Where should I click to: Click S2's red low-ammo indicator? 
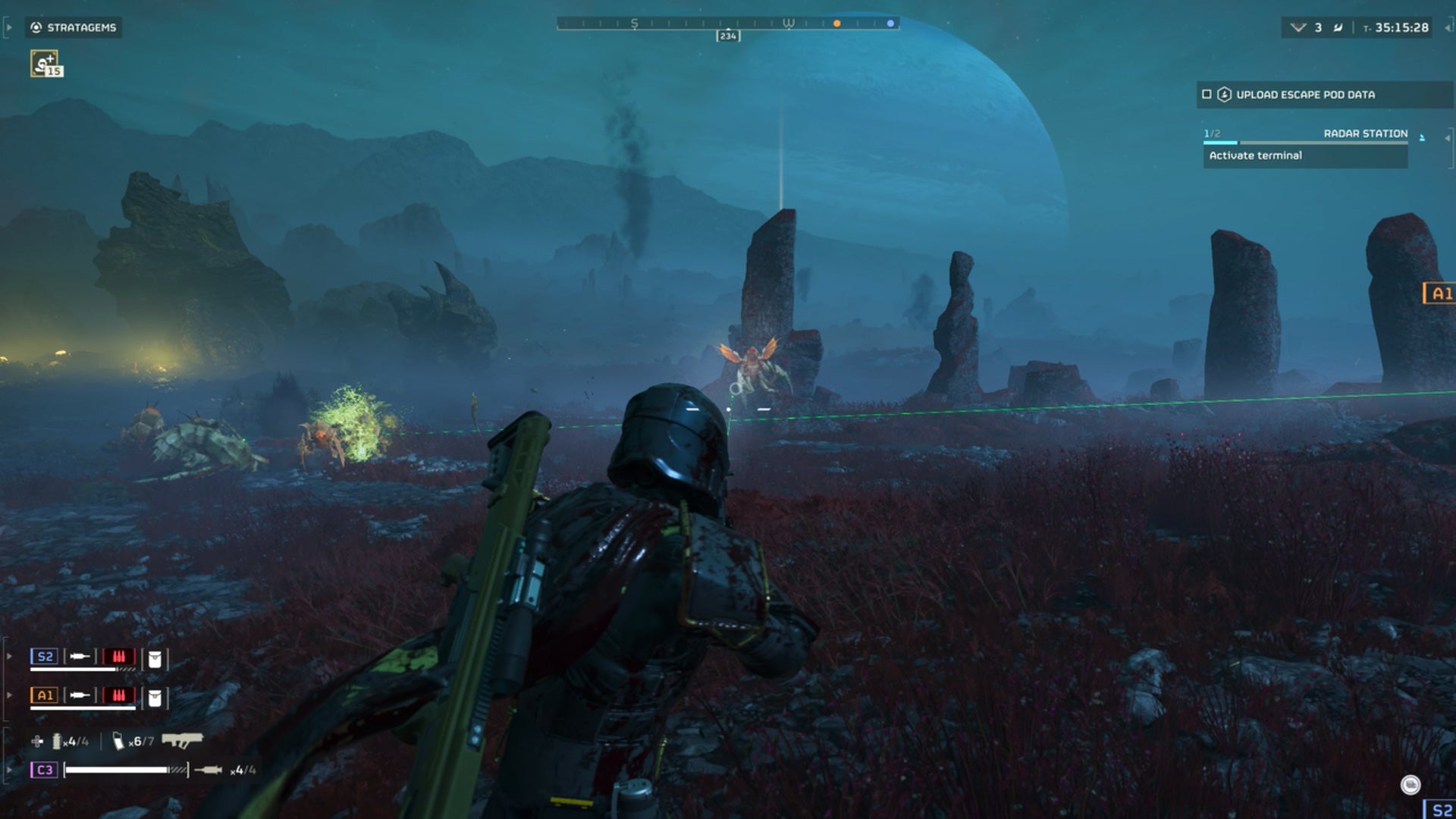tap(119, 657)
